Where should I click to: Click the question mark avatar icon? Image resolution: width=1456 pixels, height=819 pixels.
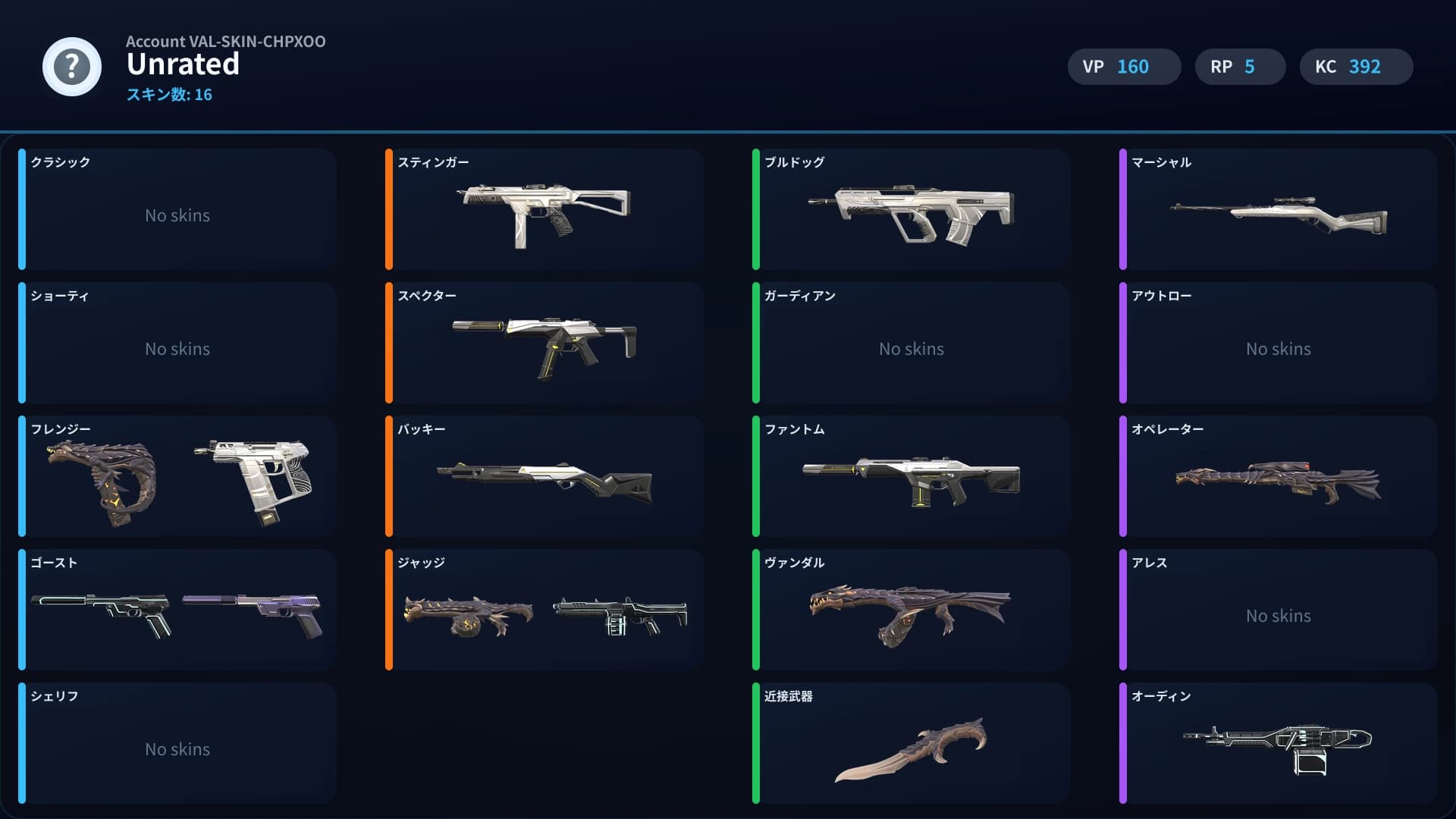click(71, 67)
